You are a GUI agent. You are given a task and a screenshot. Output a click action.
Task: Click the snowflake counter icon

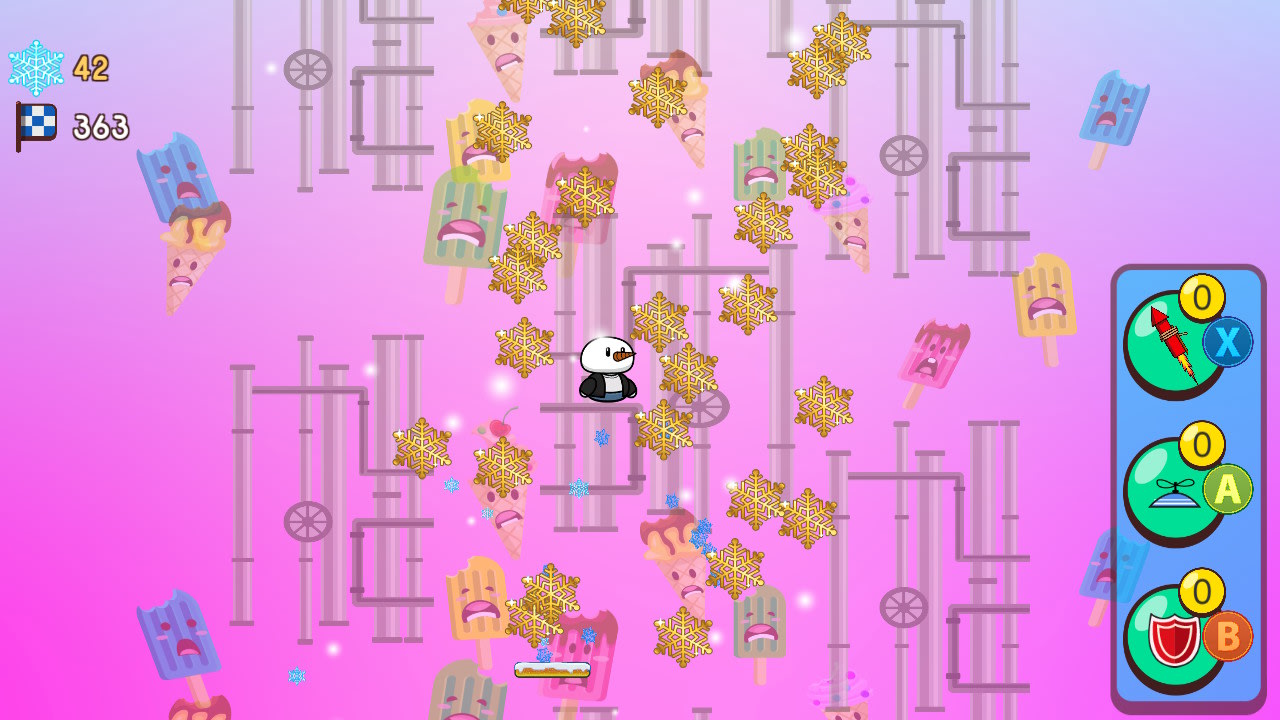tap(38, 70)
